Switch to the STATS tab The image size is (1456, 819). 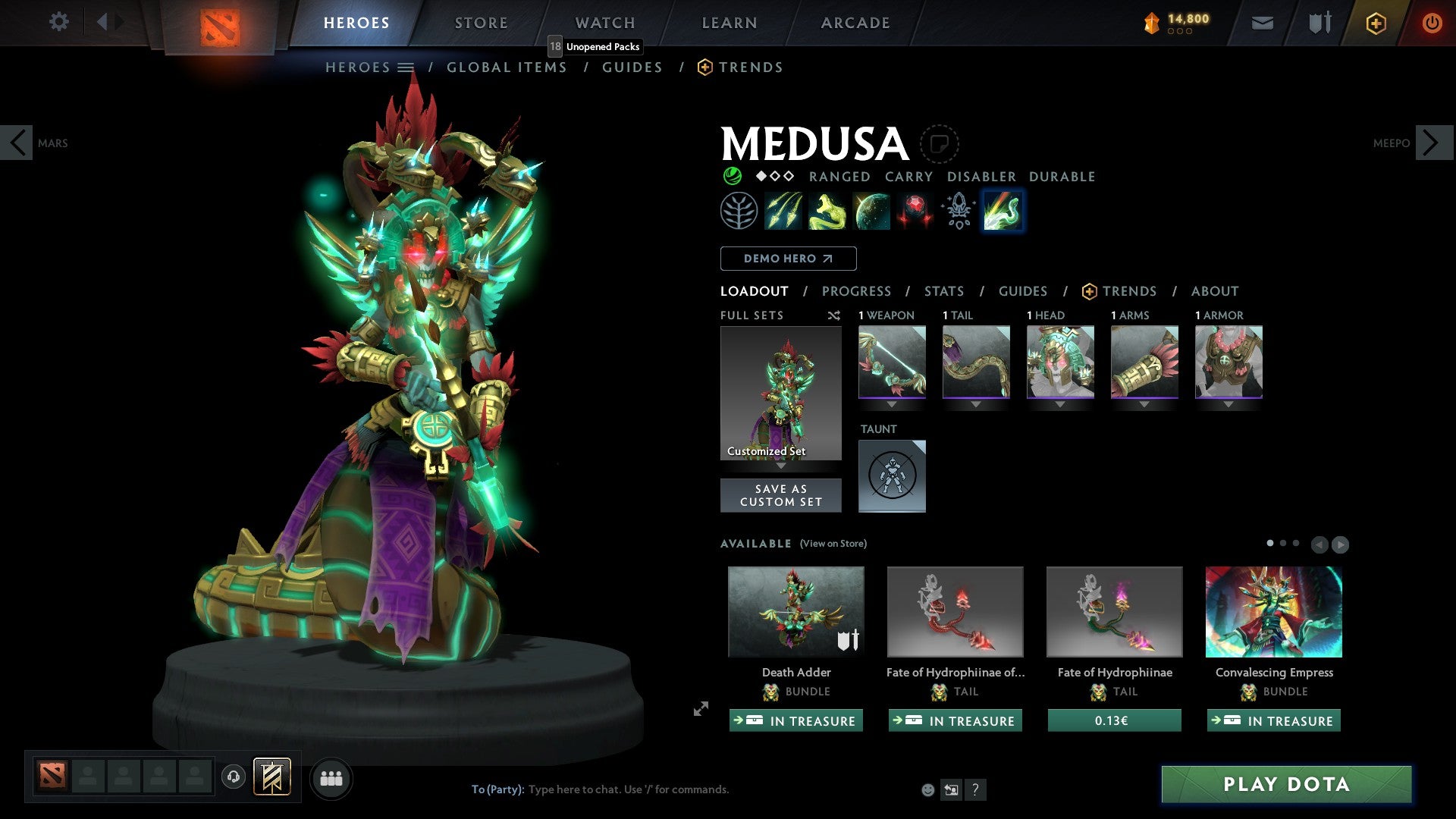pyautogui.click(x=943, y=291)
